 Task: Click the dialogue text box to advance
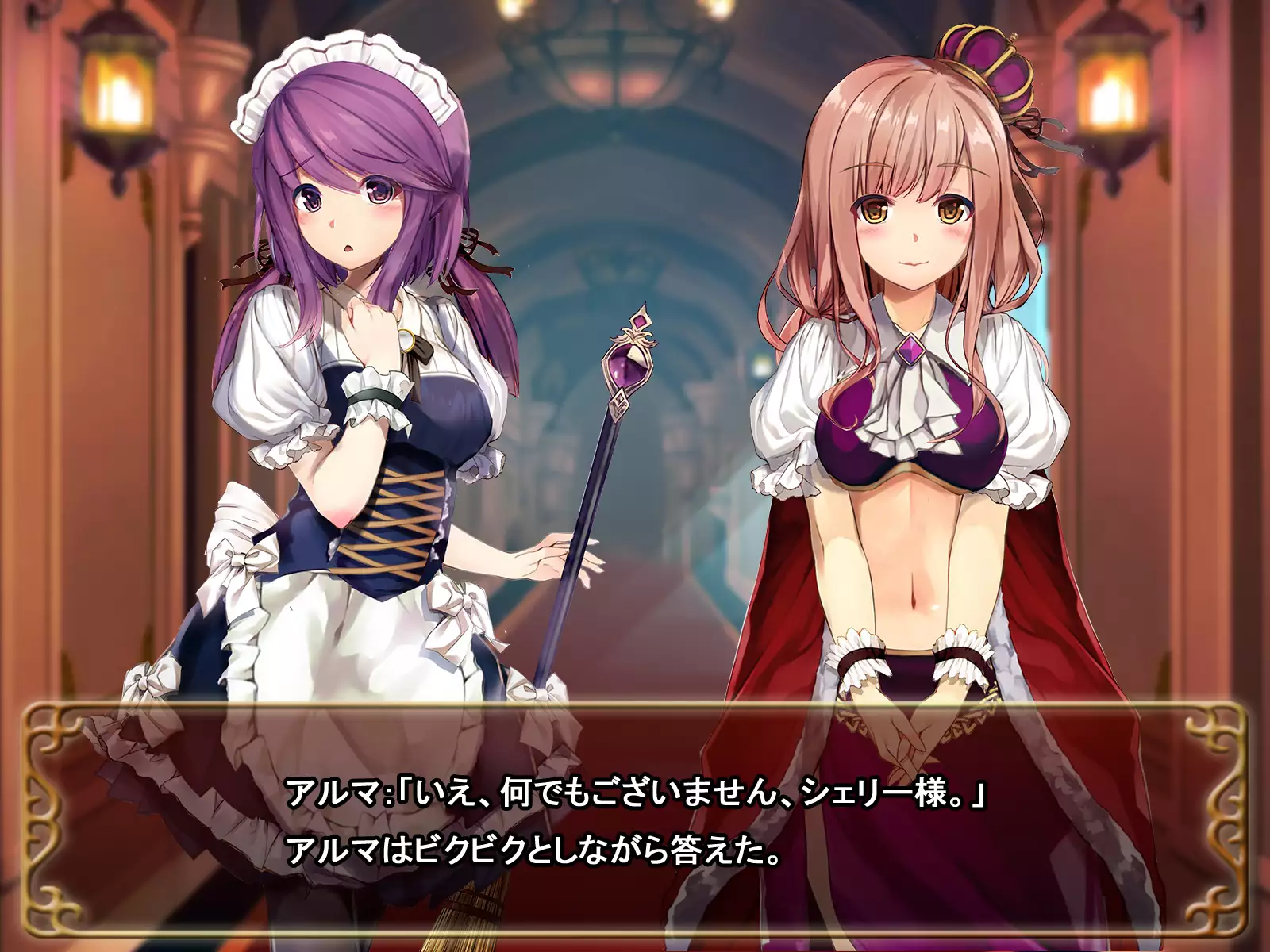tap(635, 821)
